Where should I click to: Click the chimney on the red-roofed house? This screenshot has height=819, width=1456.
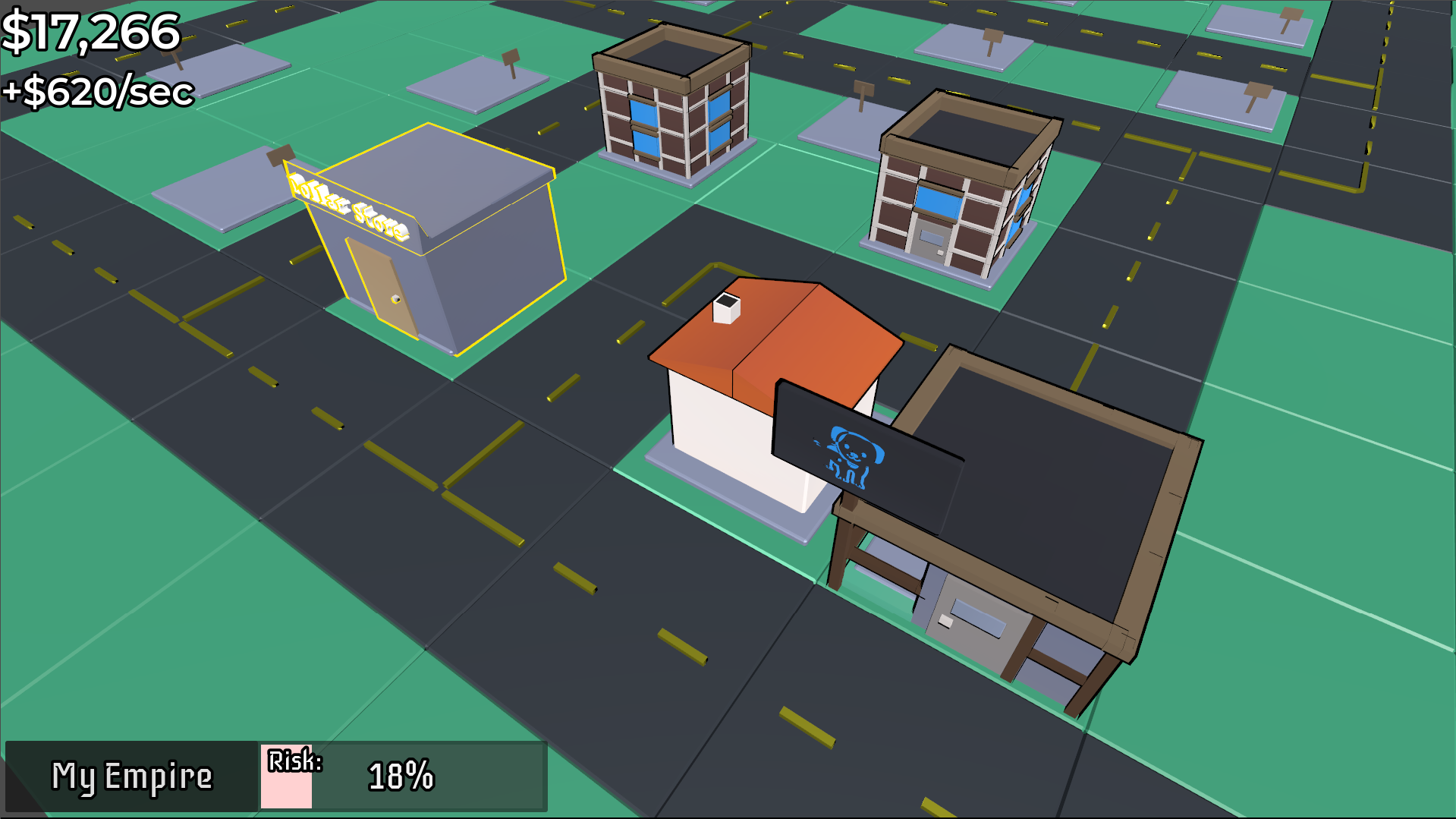727,307
